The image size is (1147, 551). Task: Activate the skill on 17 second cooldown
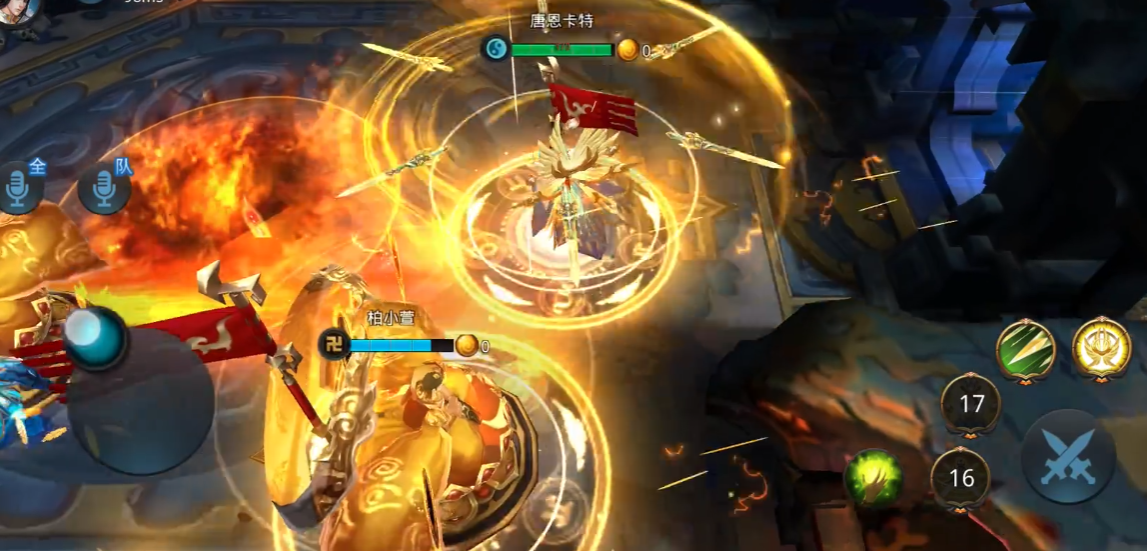tap(970, 404)
